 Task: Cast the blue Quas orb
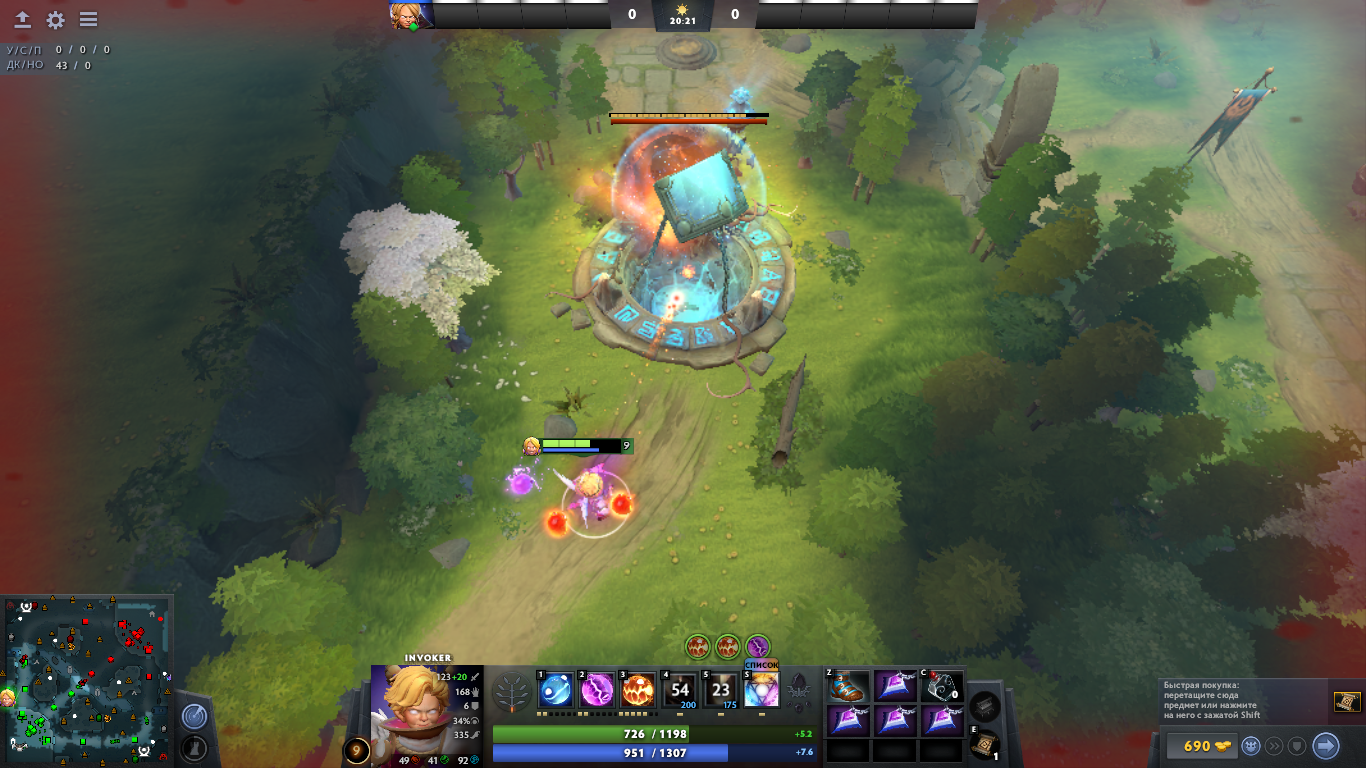555,690
